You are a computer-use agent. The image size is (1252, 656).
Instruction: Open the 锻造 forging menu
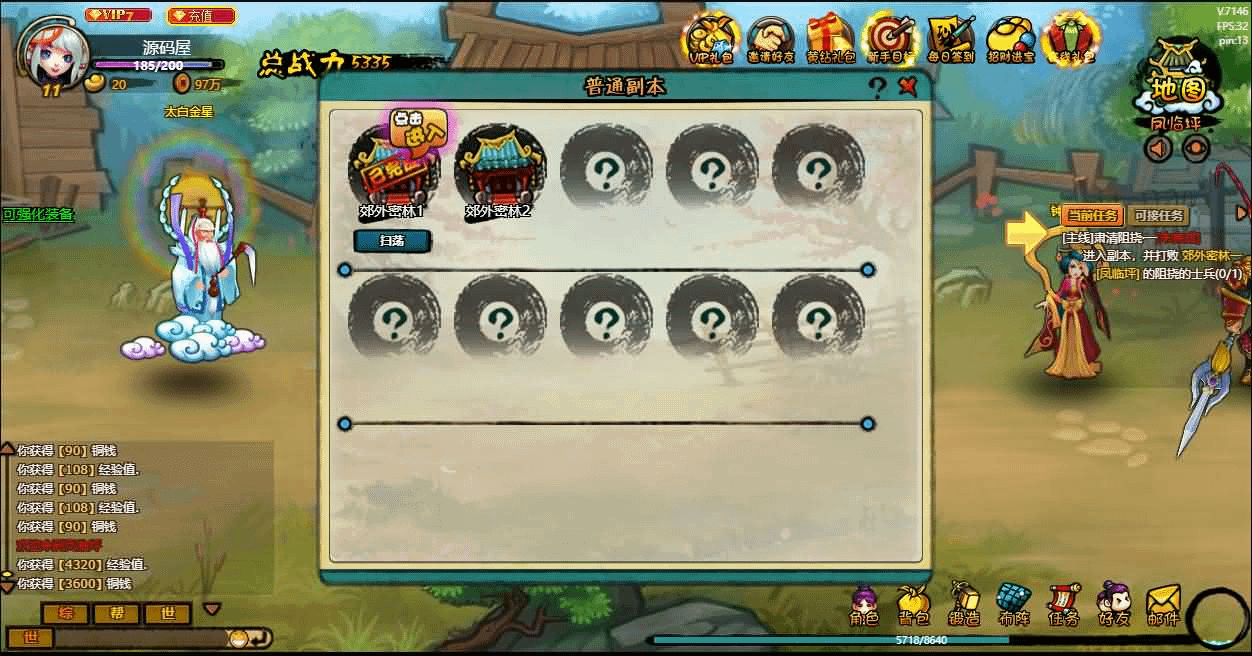point(963,606)
